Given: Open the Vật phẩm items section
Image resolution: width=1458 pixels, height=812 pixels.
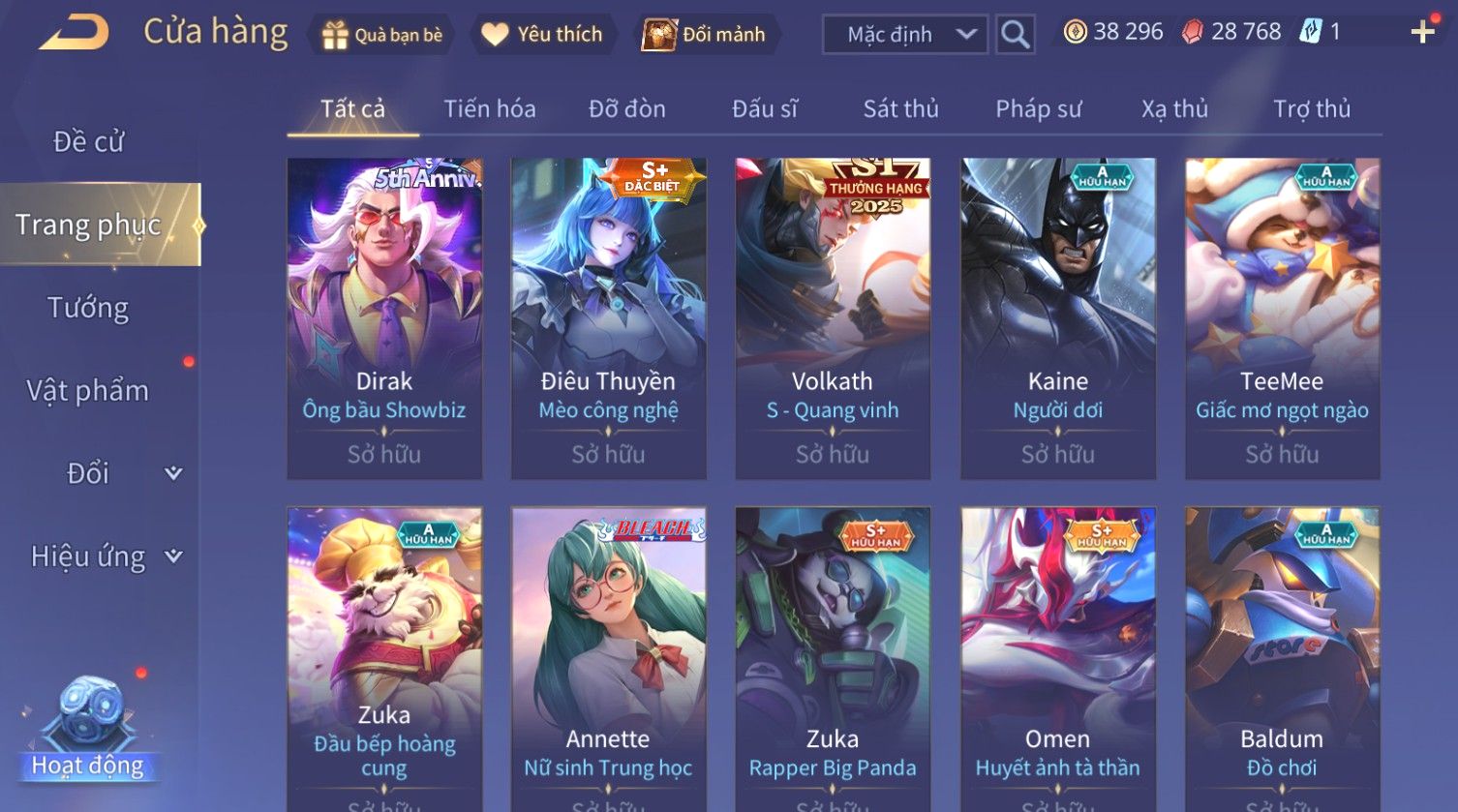Looking at the screenshot, I should (88, 391).
